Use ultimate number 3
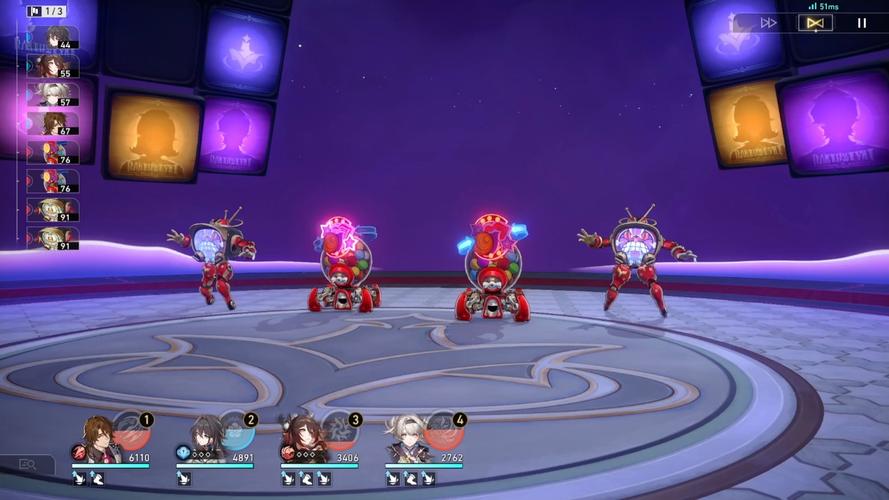 [x=340, y=431]
